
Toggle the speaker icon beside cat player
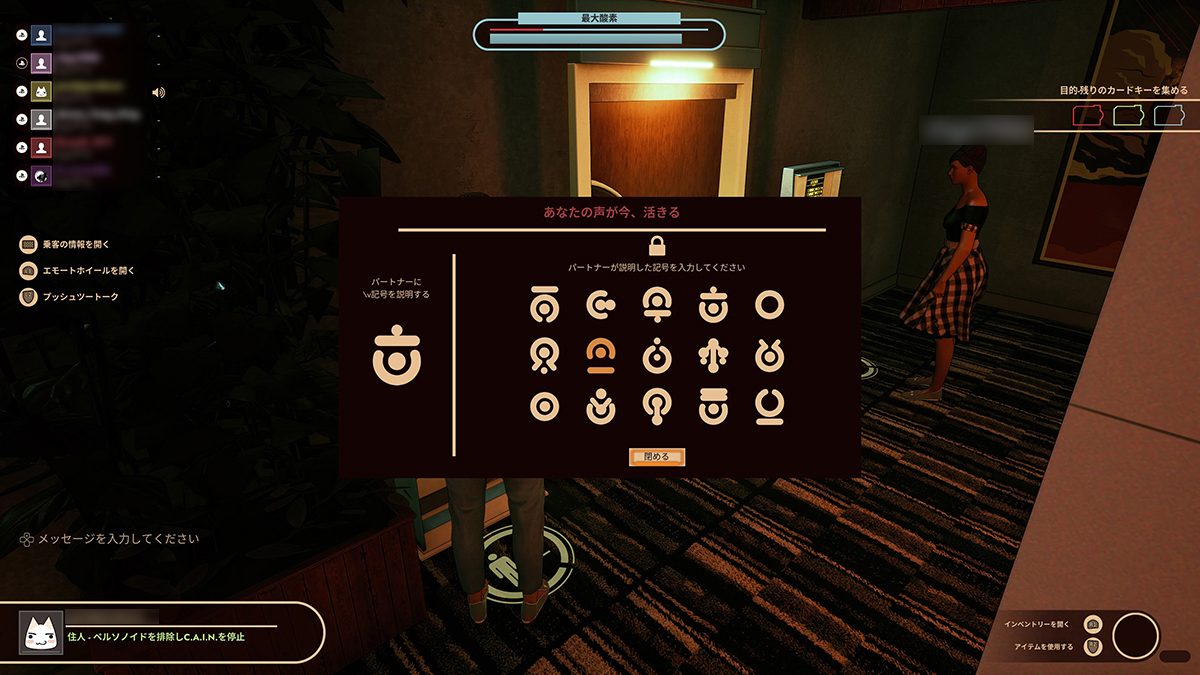pos(158,93)
